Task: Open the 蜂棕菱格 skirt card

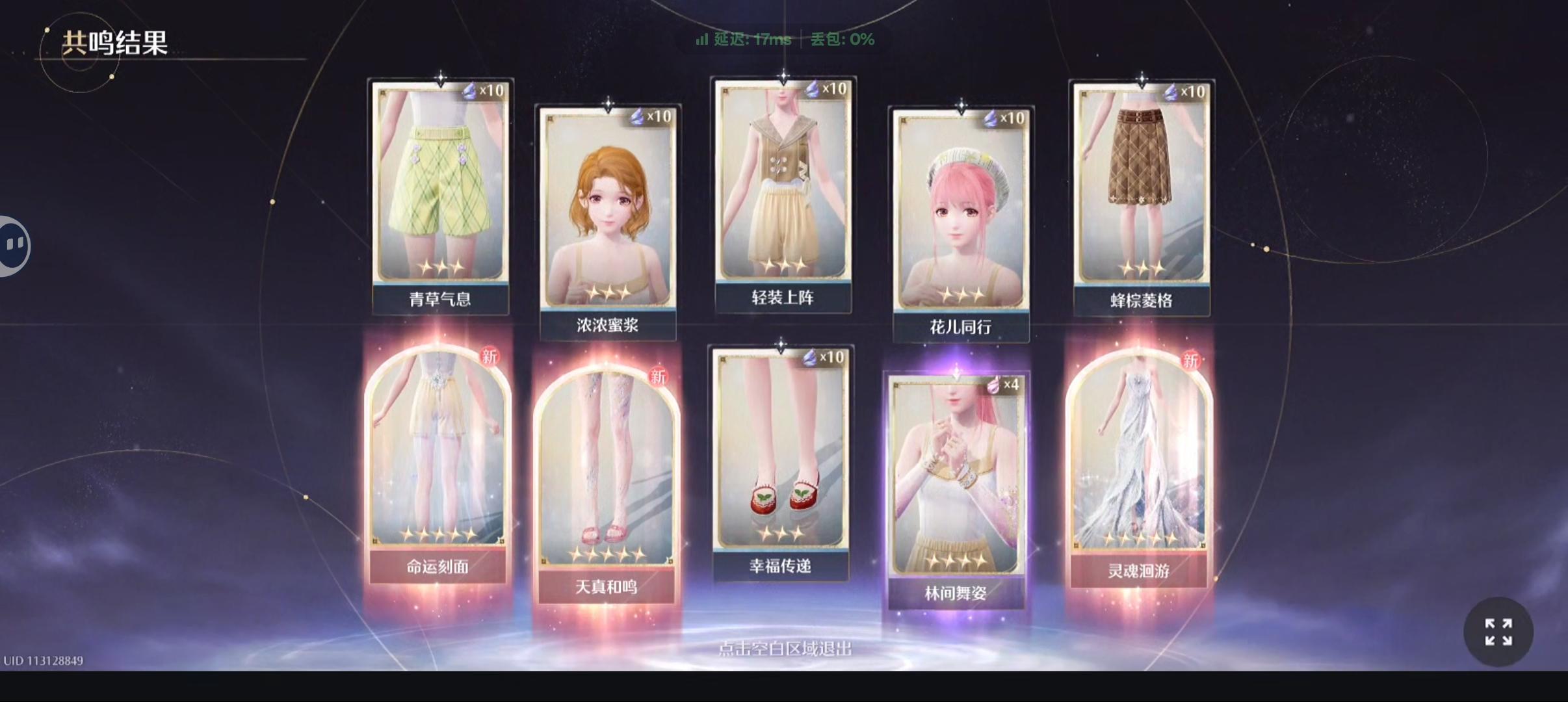Action: [1141, 188]
